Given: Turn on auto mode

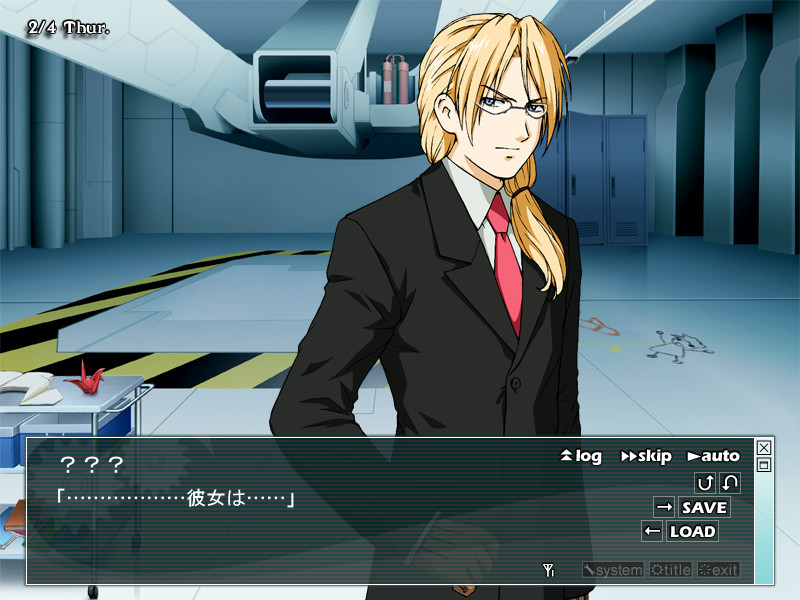Looking at the screenshot, I should coord(713,456).
